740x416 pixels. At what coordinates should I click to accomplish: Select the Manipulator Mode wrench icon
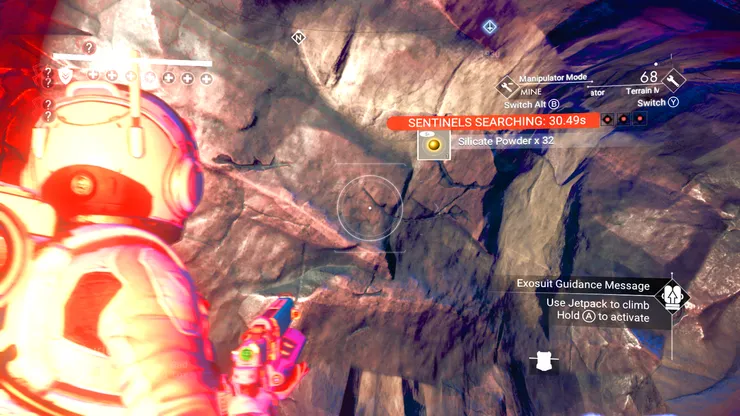[508, 83]
